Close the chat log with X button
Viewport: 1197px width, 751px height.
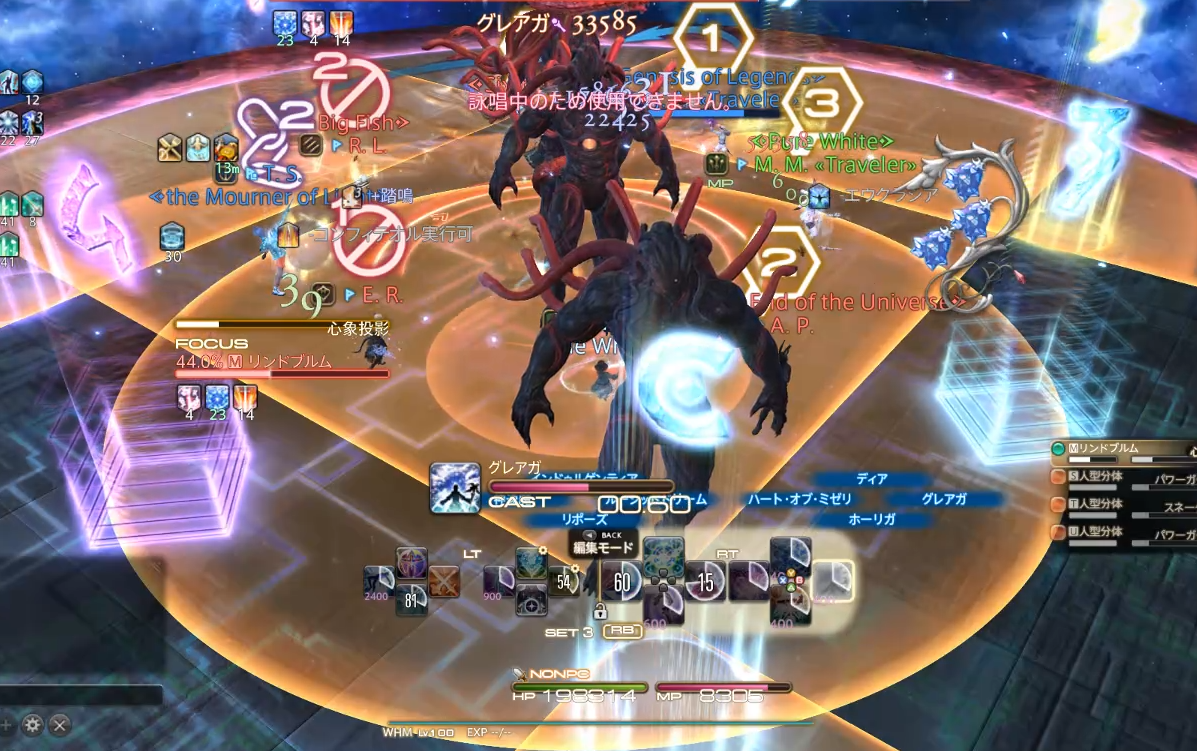pos(60,724)
